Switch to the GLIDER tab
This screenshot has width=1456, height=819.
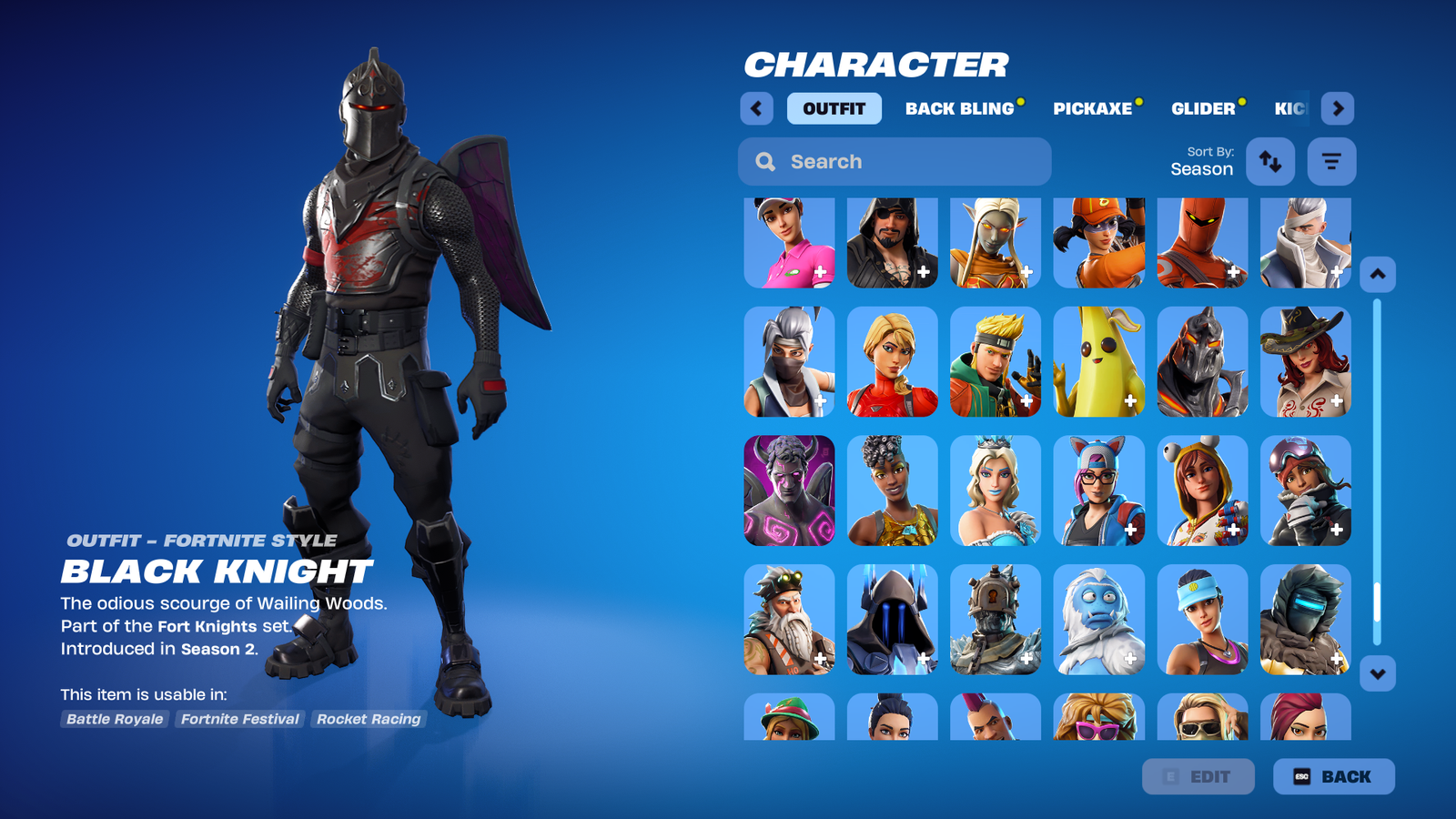tap(1204, 108)
